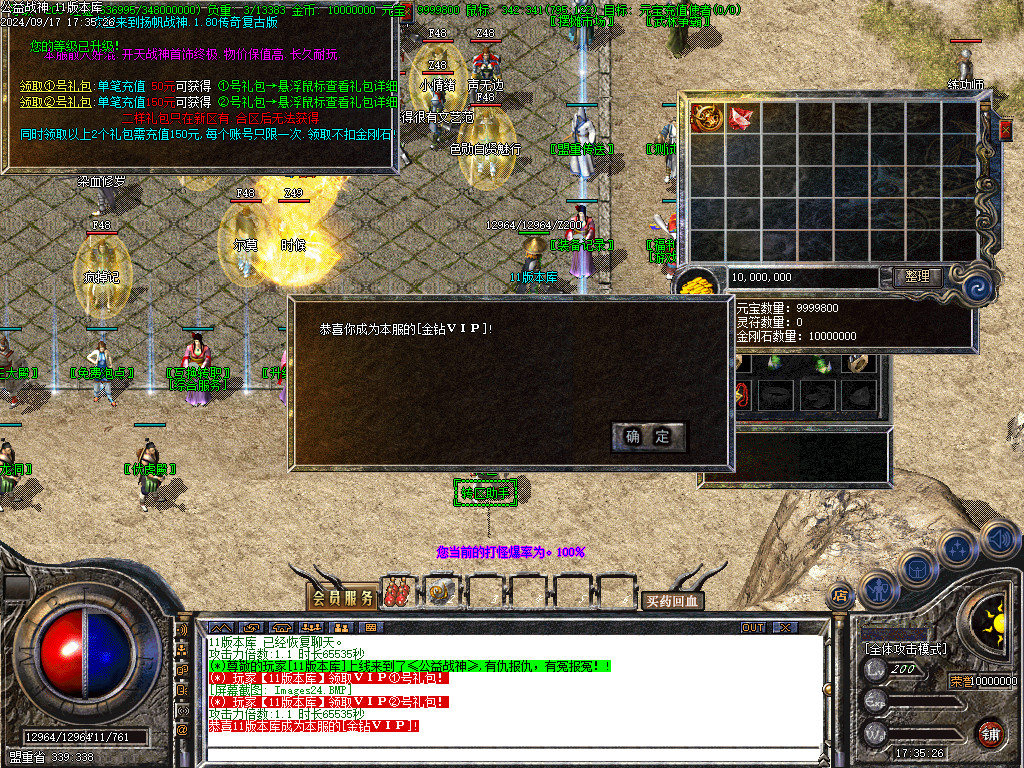Close the chat panel with its X button
Image resolution: width=1024 pixels, height=768 pixels.
(786, 627)
